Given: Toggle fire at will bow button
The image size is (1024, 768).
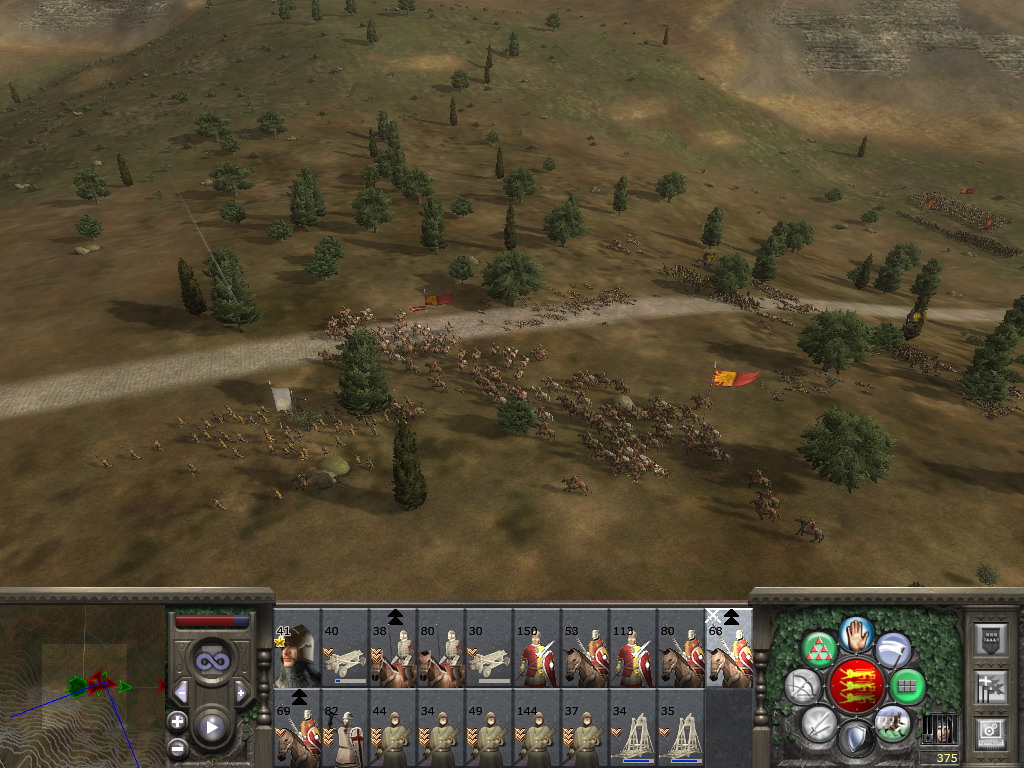Looking at the screenshot, I should pos(804,687).
